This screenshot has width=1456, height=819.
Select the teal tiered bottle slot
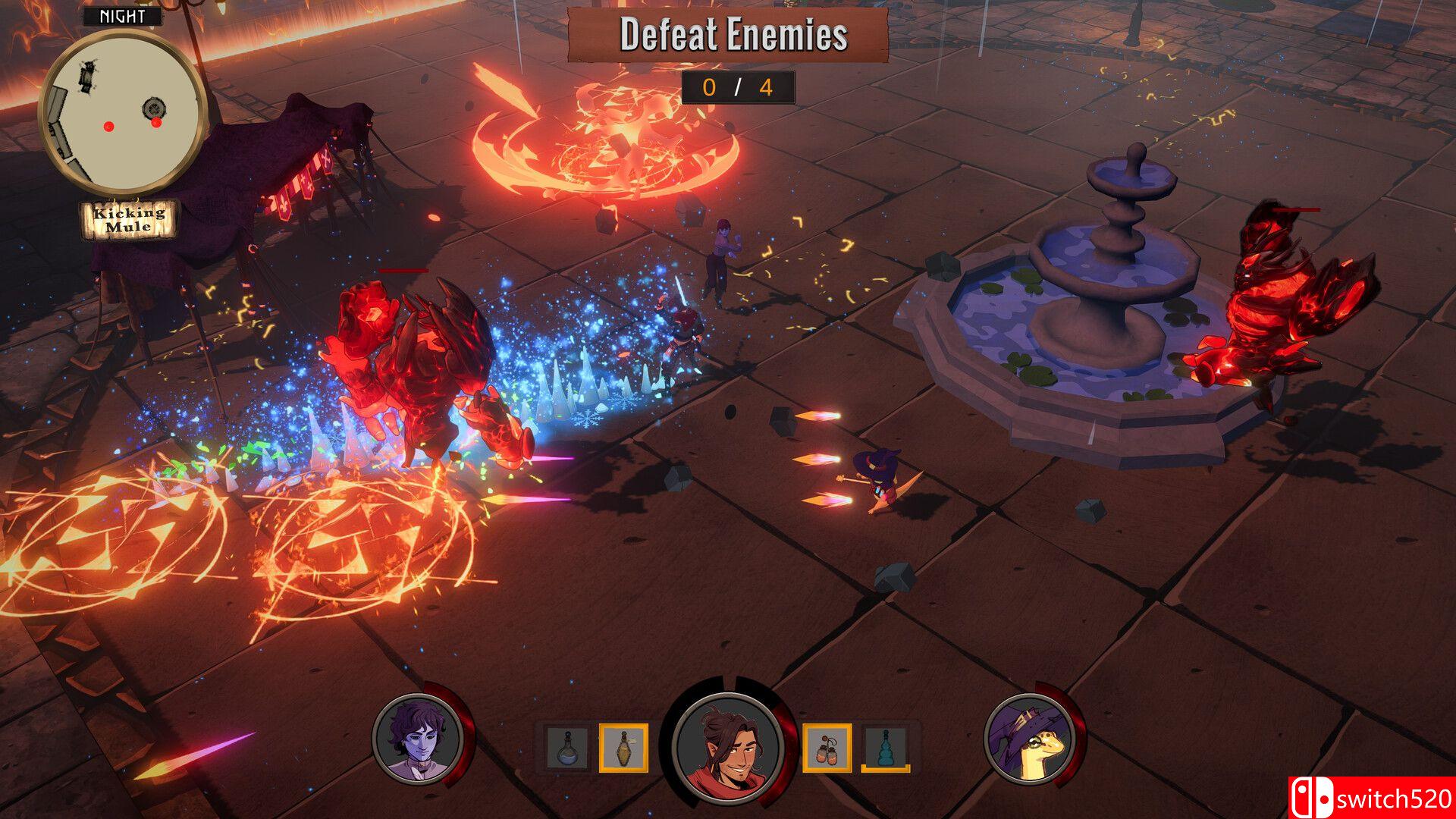tap(885, 748)
